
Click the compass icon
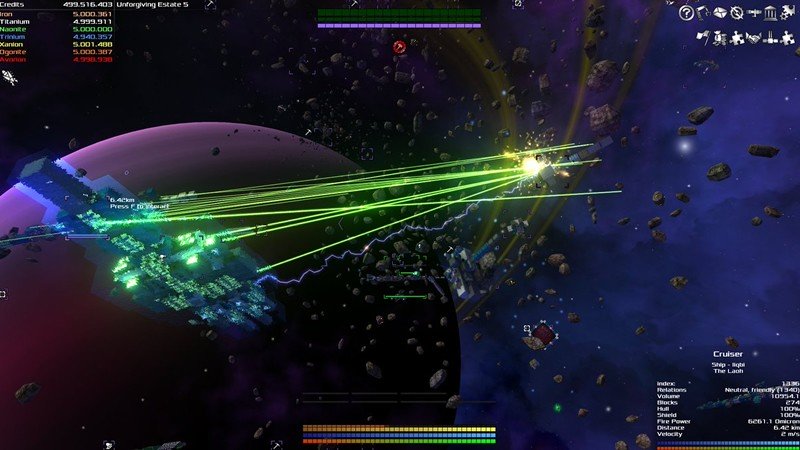(x=737, y=12)
